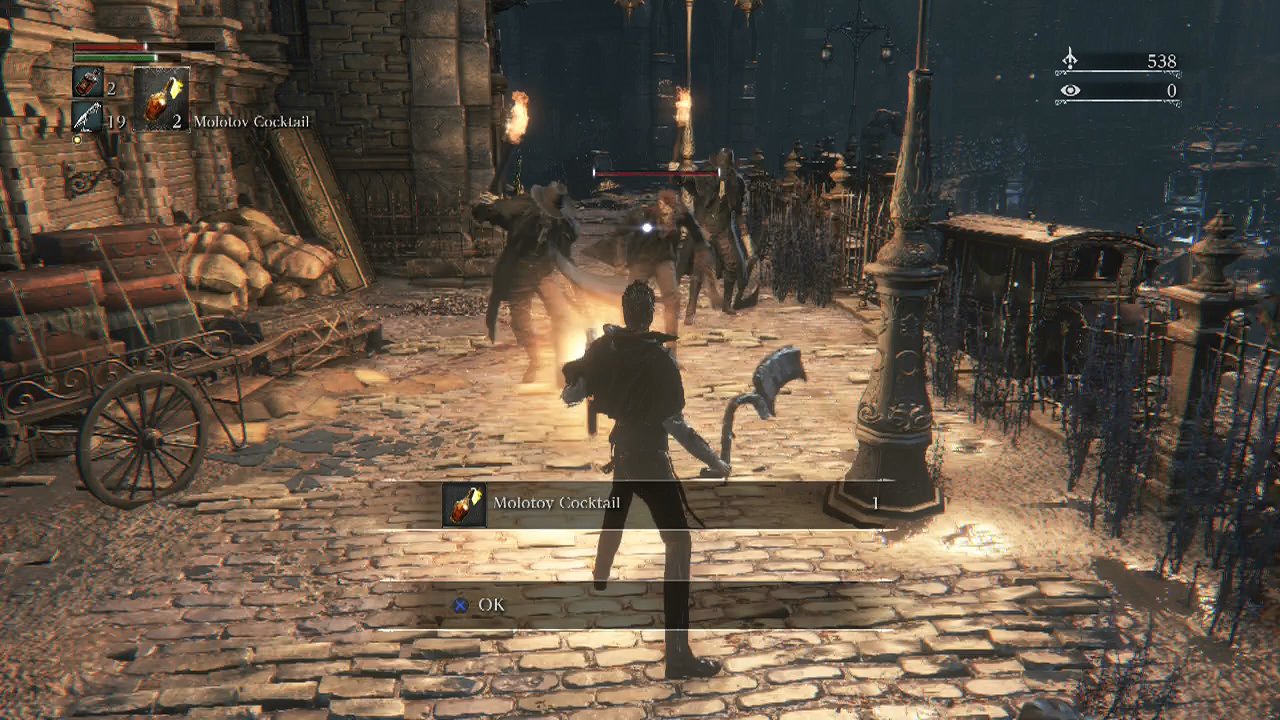The image size is (1280, 720).
Task: Confirm the item pickup with OK
Action: pyautogui.click(x=479, y=605)
